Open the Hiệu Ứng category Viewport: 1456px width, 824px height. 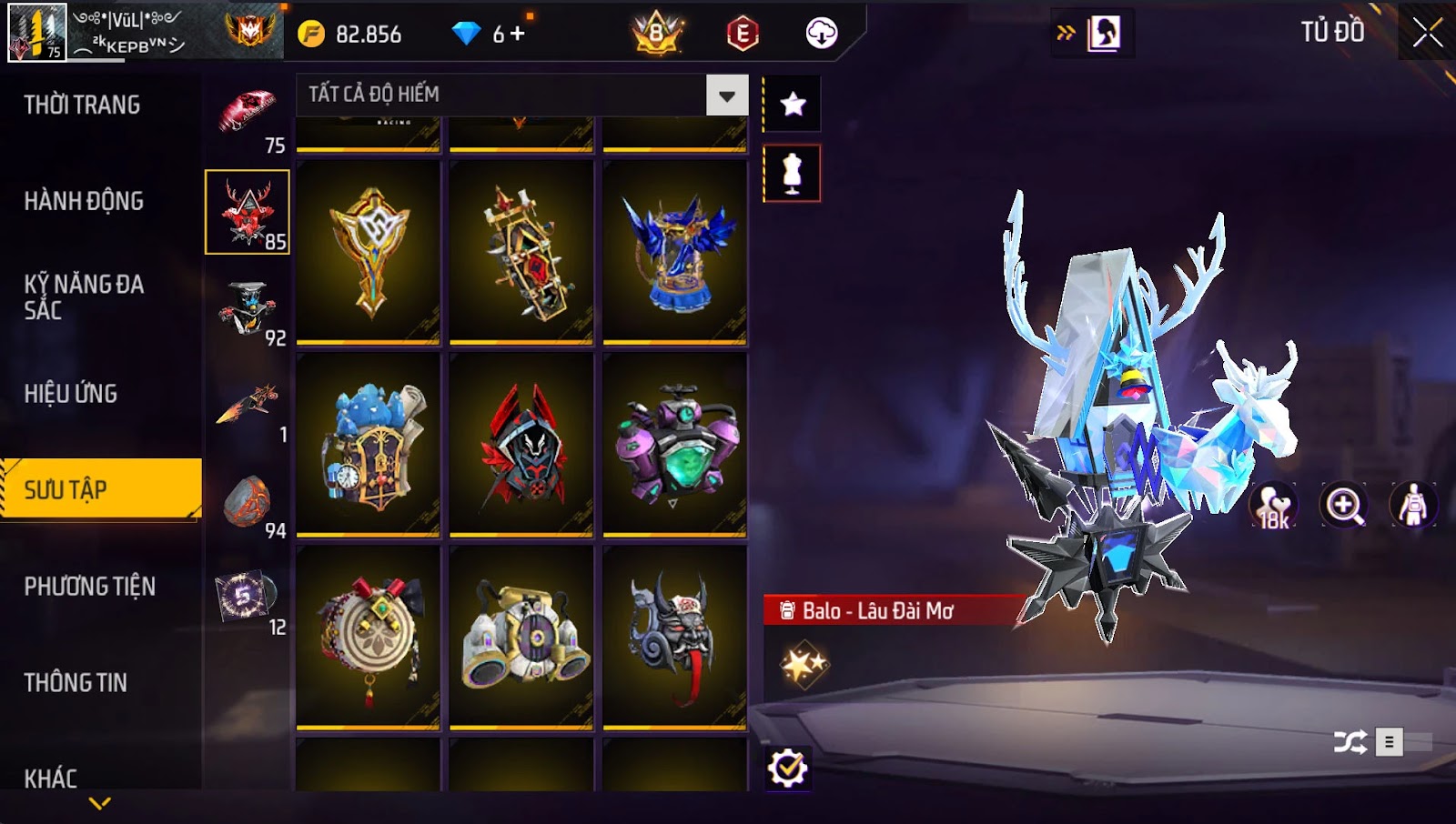(71, 394)
